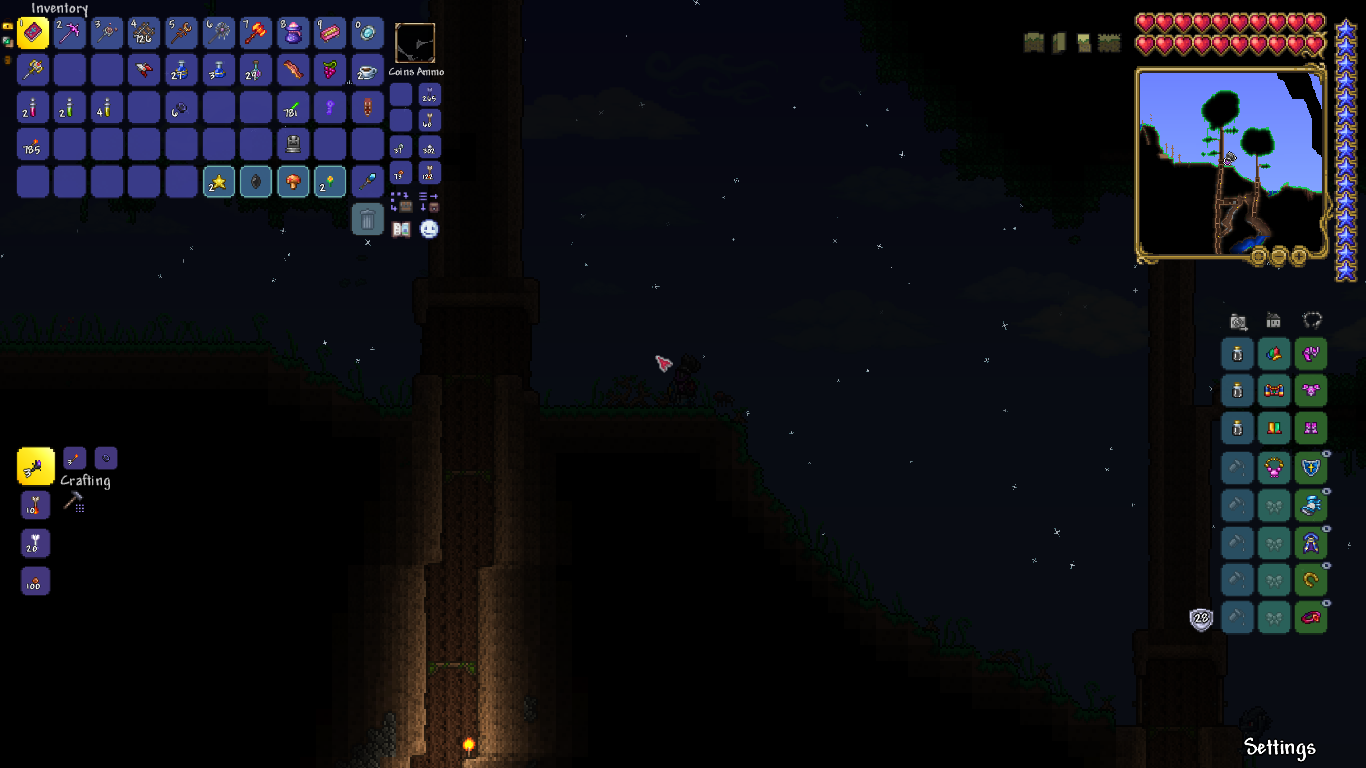
Task: Select the grapes inventory slot
Action: click(x=330, y=70)
